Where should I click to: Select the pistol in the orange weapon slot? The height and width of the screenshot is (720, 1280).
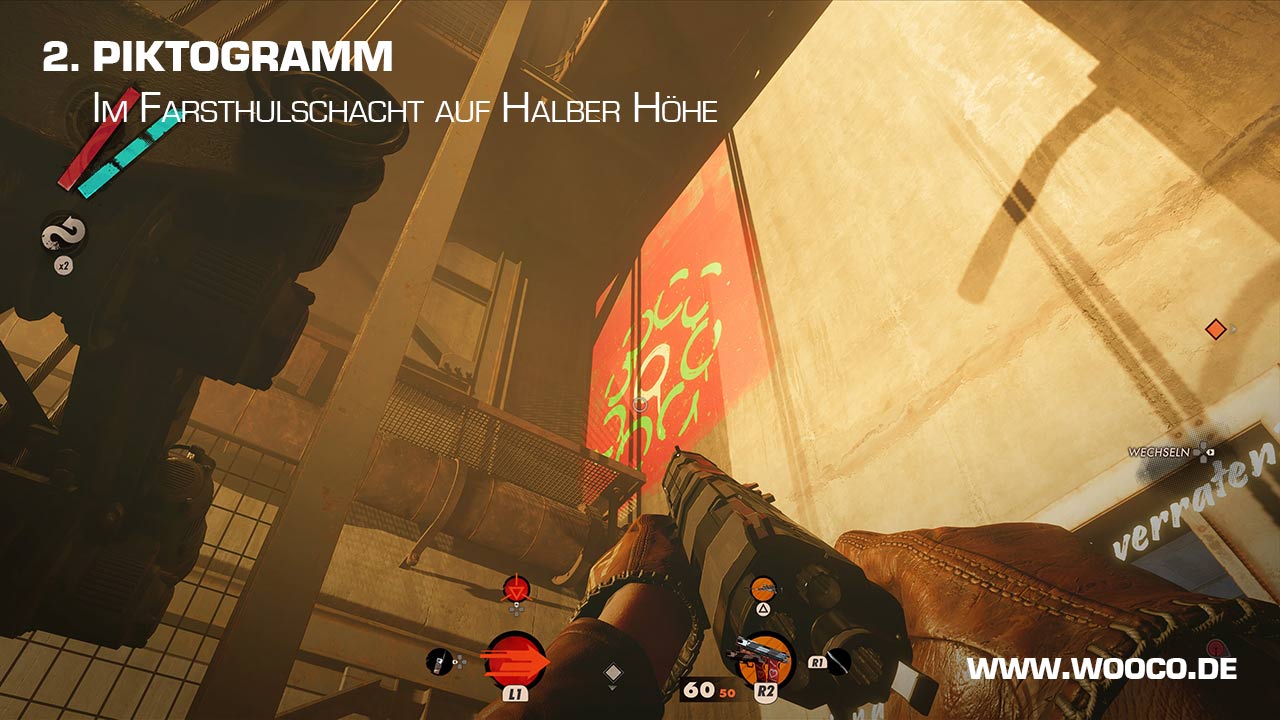point(765,660)
